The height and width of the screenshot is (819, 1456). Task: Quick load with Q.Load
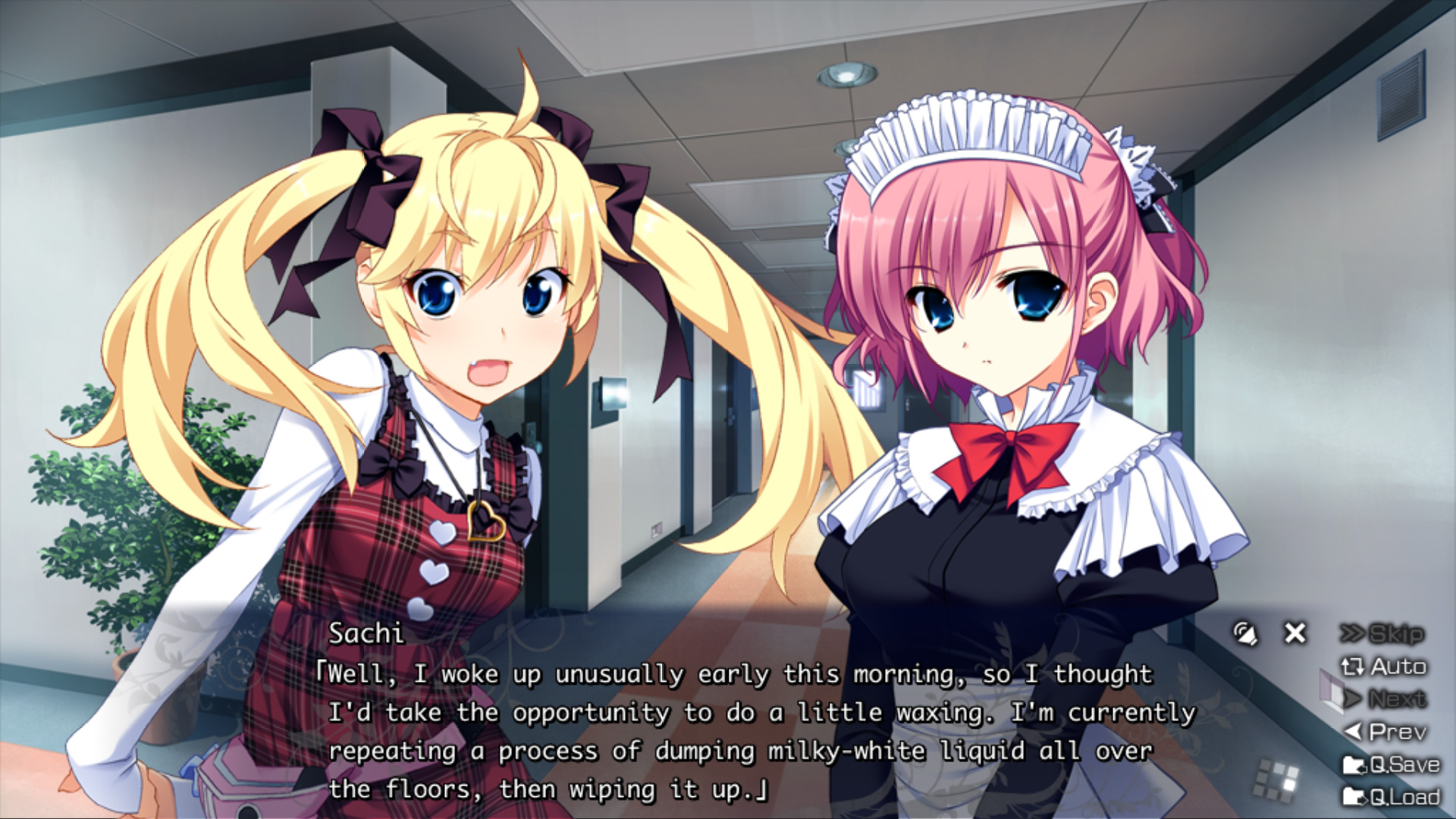pos(1391,797)
